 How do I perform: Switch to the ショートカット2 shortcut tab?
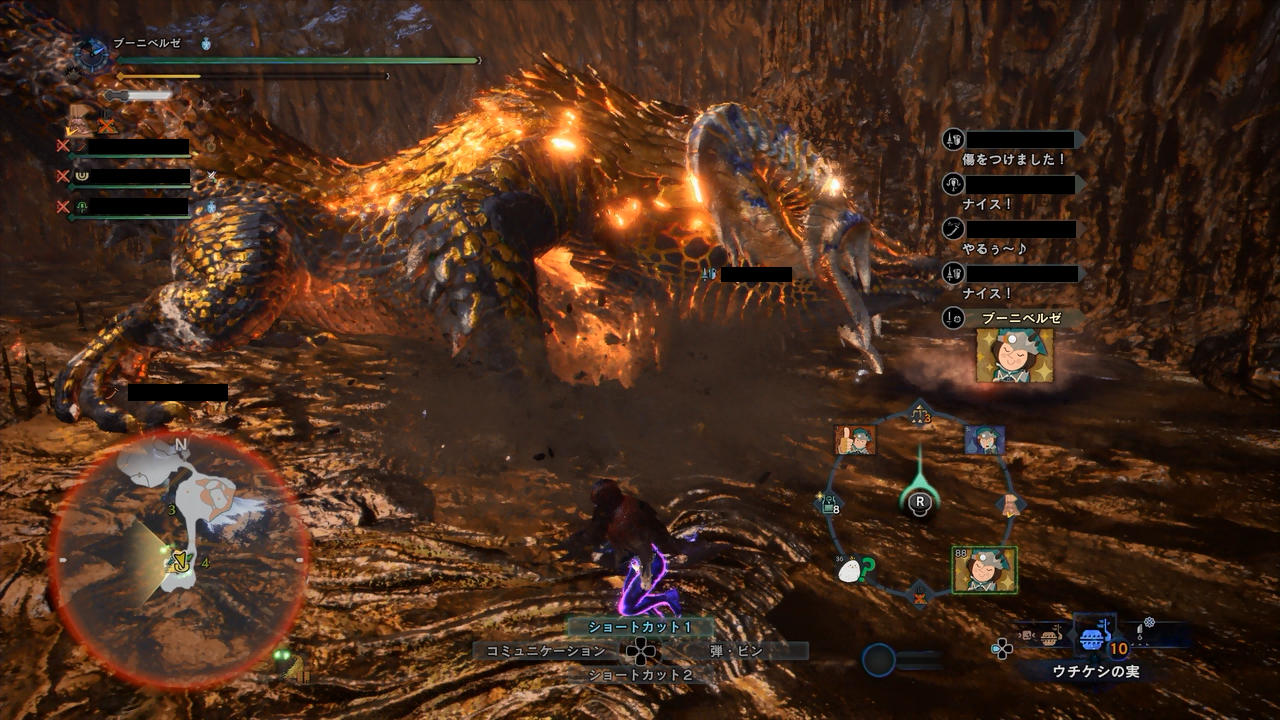(640, 675)
